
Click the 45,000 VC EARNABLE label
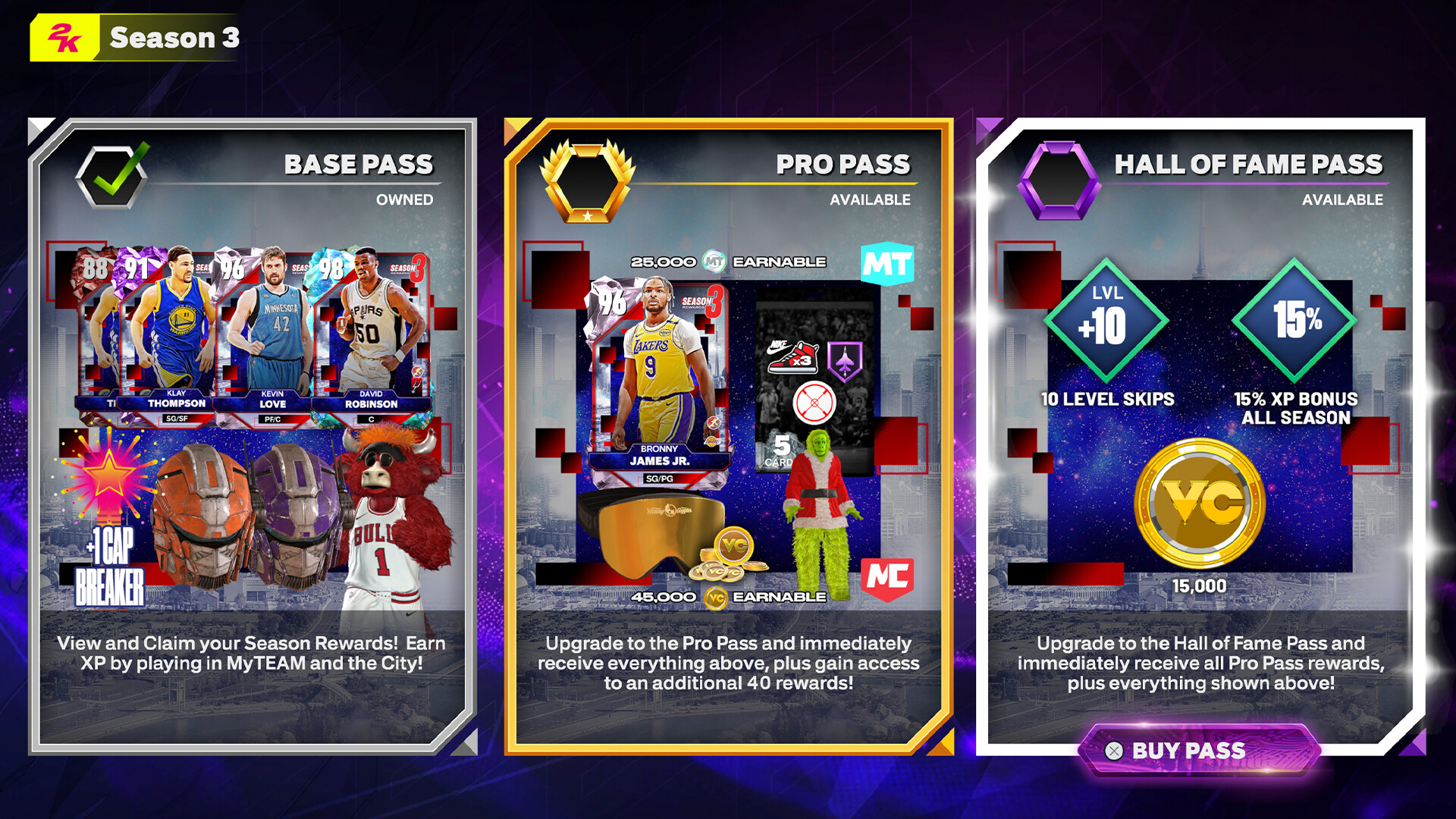pyautogui.click(x=728, y=596)
